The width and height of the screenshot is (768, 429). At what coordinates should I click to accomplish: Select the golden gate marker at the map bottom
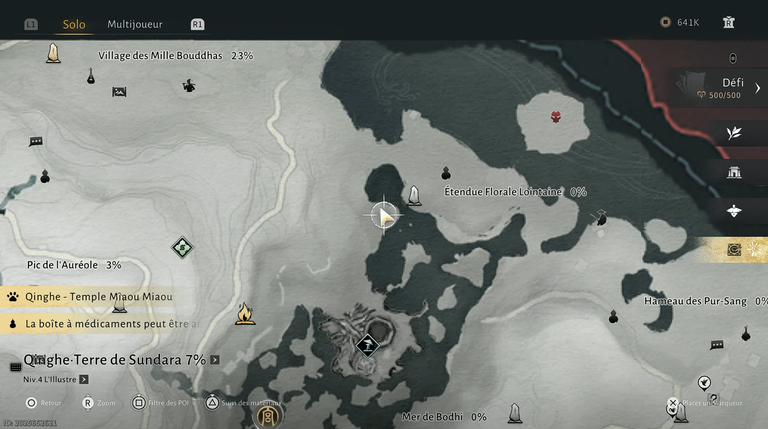(267, 415)
